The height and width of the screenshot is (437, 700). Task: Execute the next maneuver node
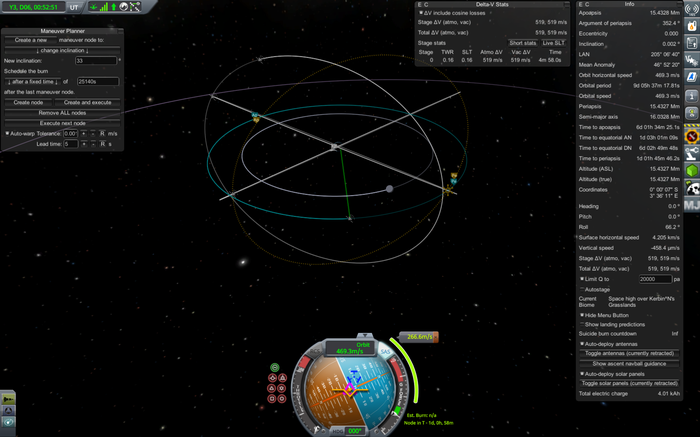click(63, 123)
